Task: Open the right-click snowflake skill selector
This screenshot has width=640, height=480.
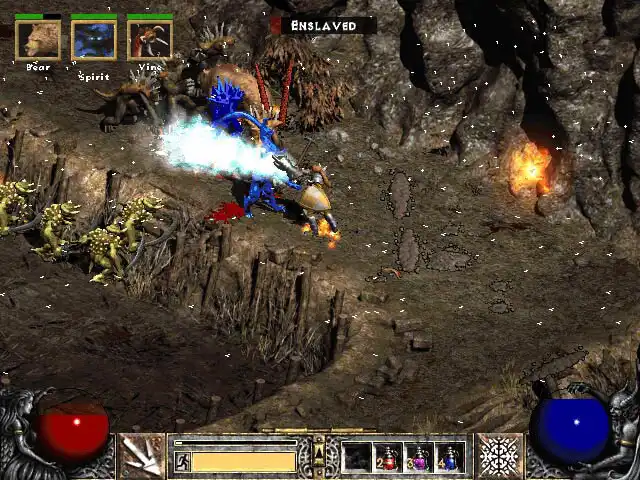Action: pyautogui.click(x=498, y=456)
